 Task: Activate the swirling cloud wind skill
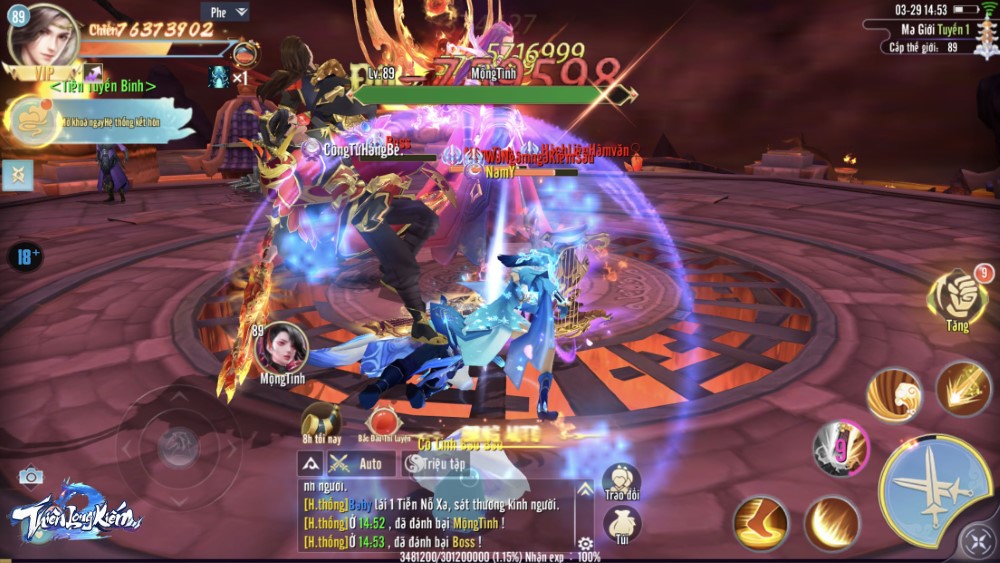893,394
